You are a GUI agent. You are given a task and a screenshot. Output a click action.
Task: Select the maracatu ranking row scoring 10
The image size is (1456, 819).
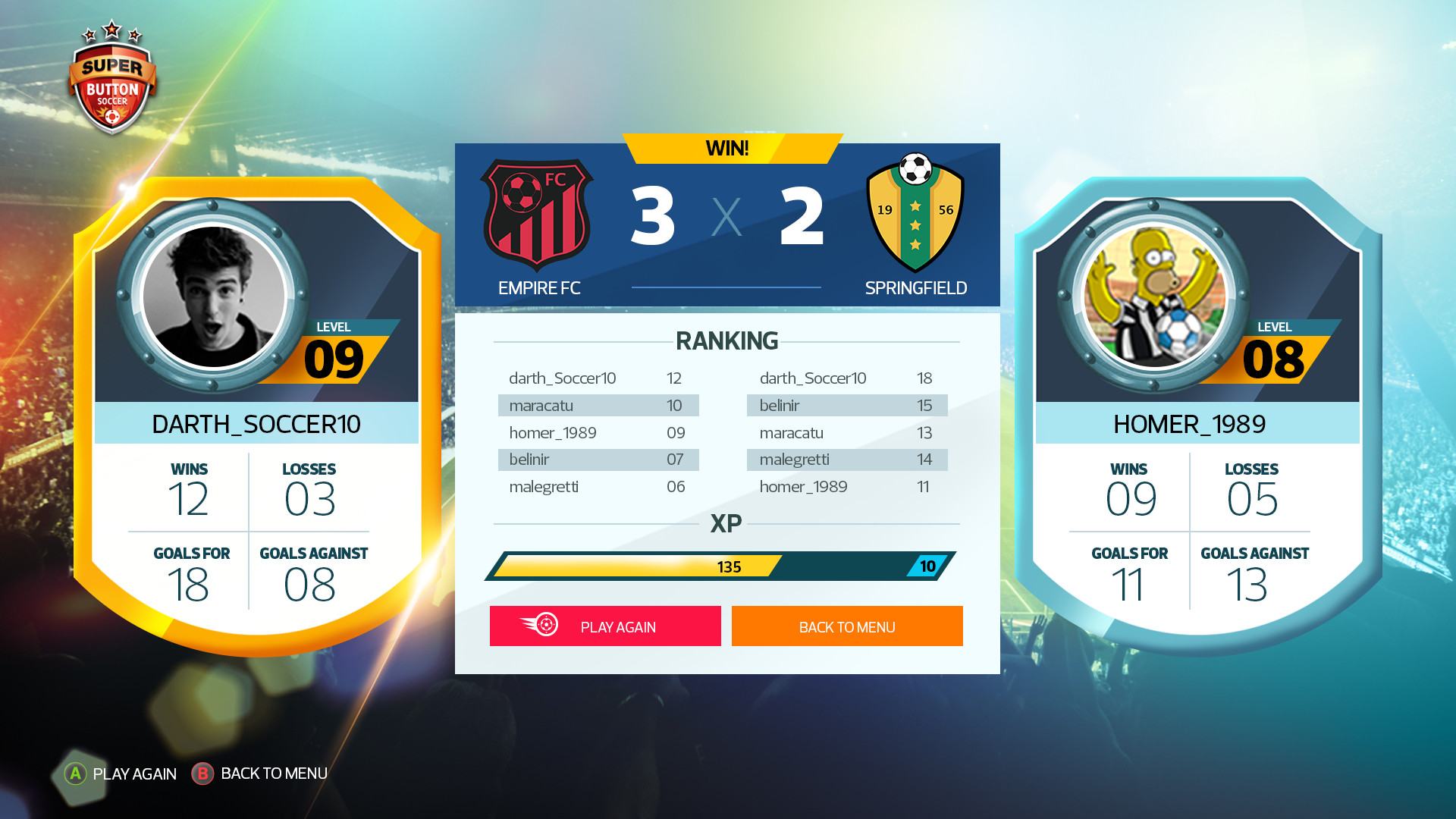point(598,406)
